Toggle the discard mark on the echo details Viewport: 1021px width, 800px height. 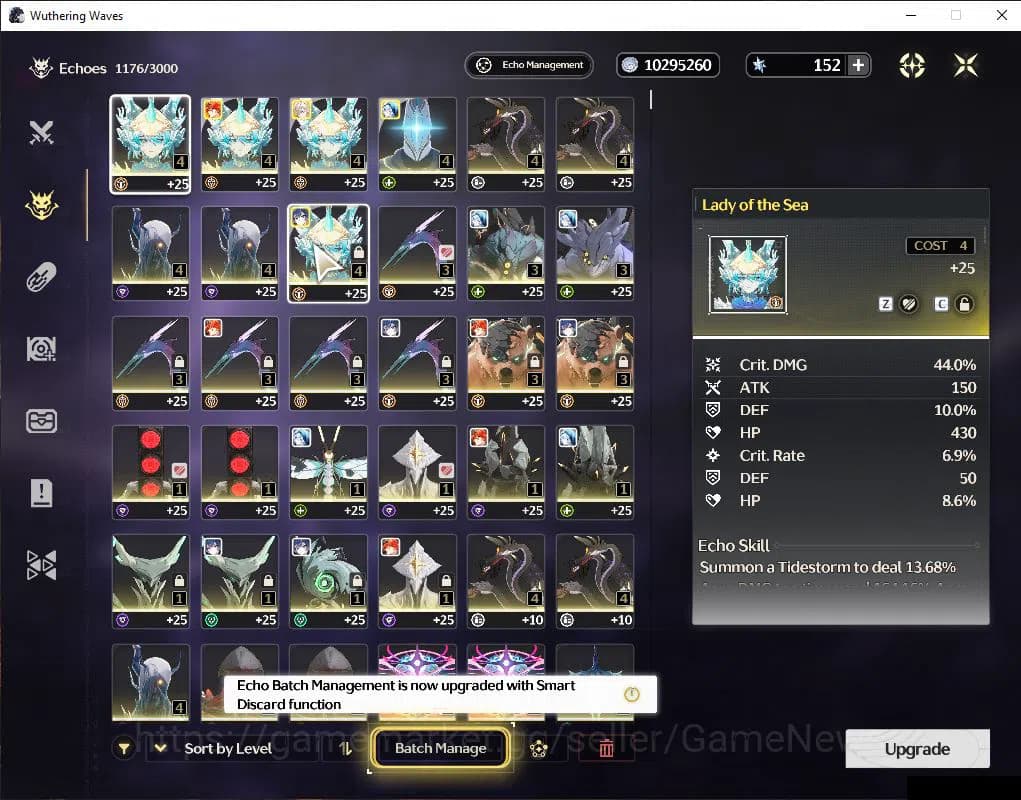click(x=908, y=304)
